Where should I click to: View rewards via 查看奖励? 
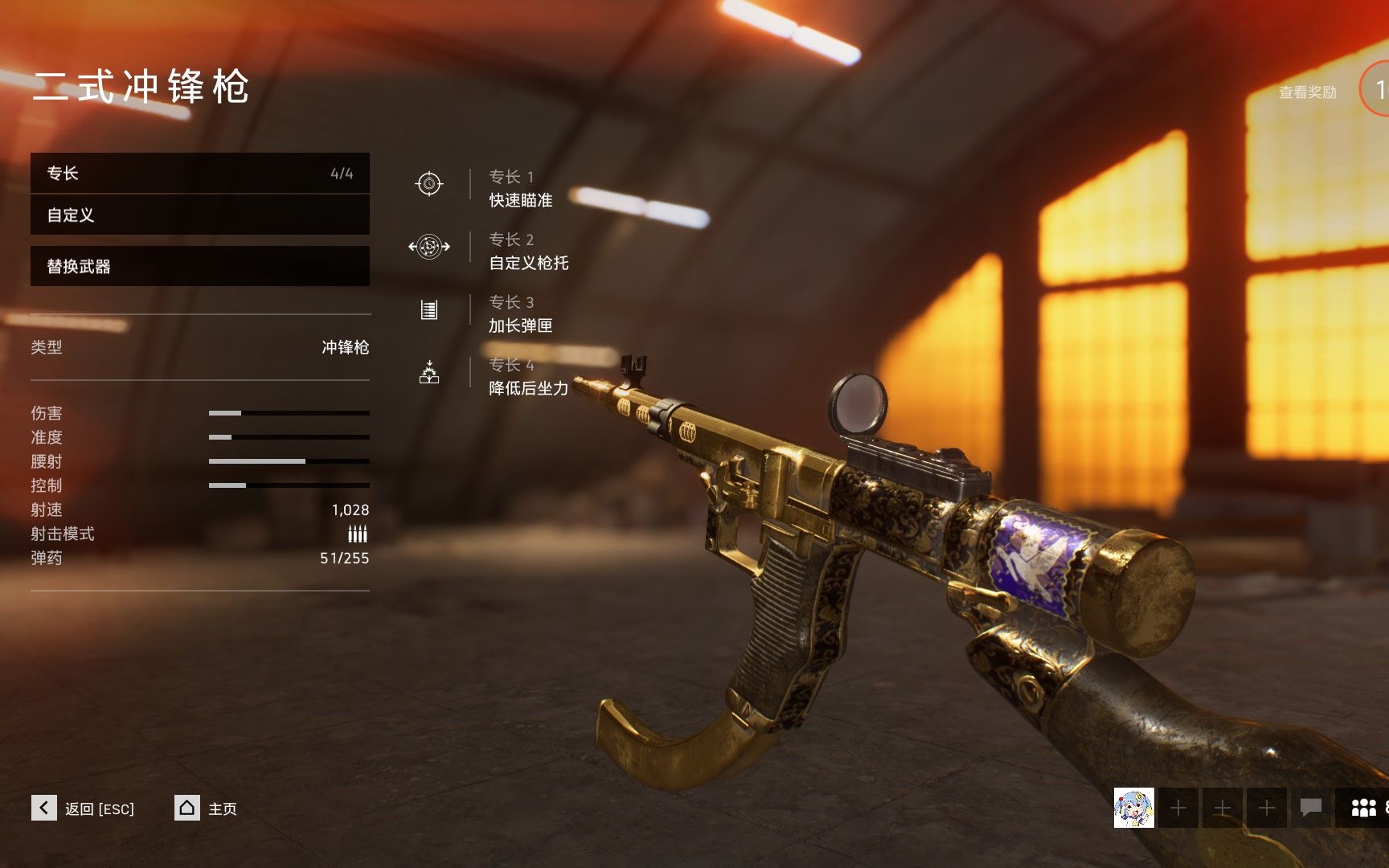(x=1307, y=92)
